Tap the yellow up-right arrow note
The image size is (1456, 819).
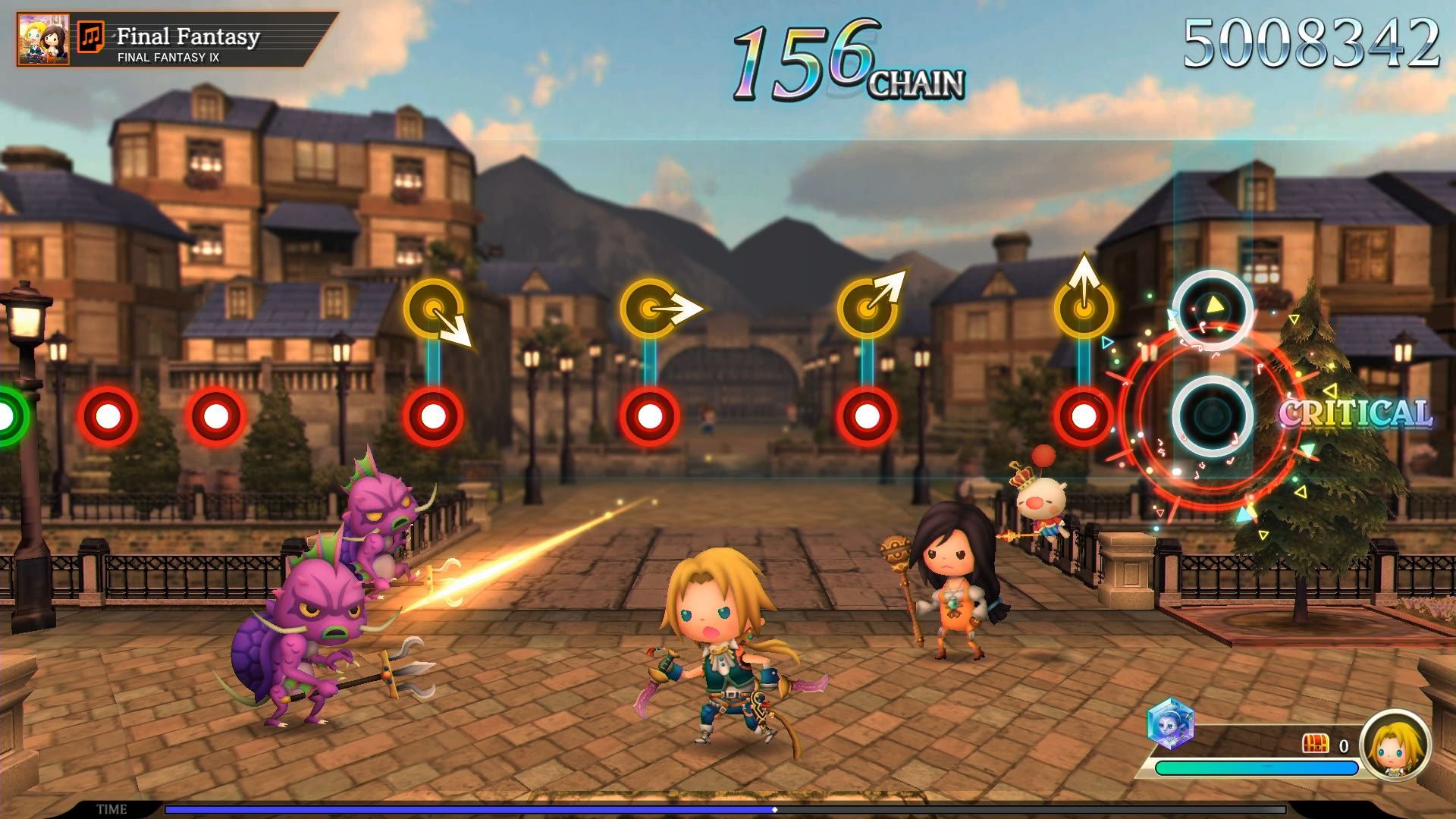pos(867,307)
